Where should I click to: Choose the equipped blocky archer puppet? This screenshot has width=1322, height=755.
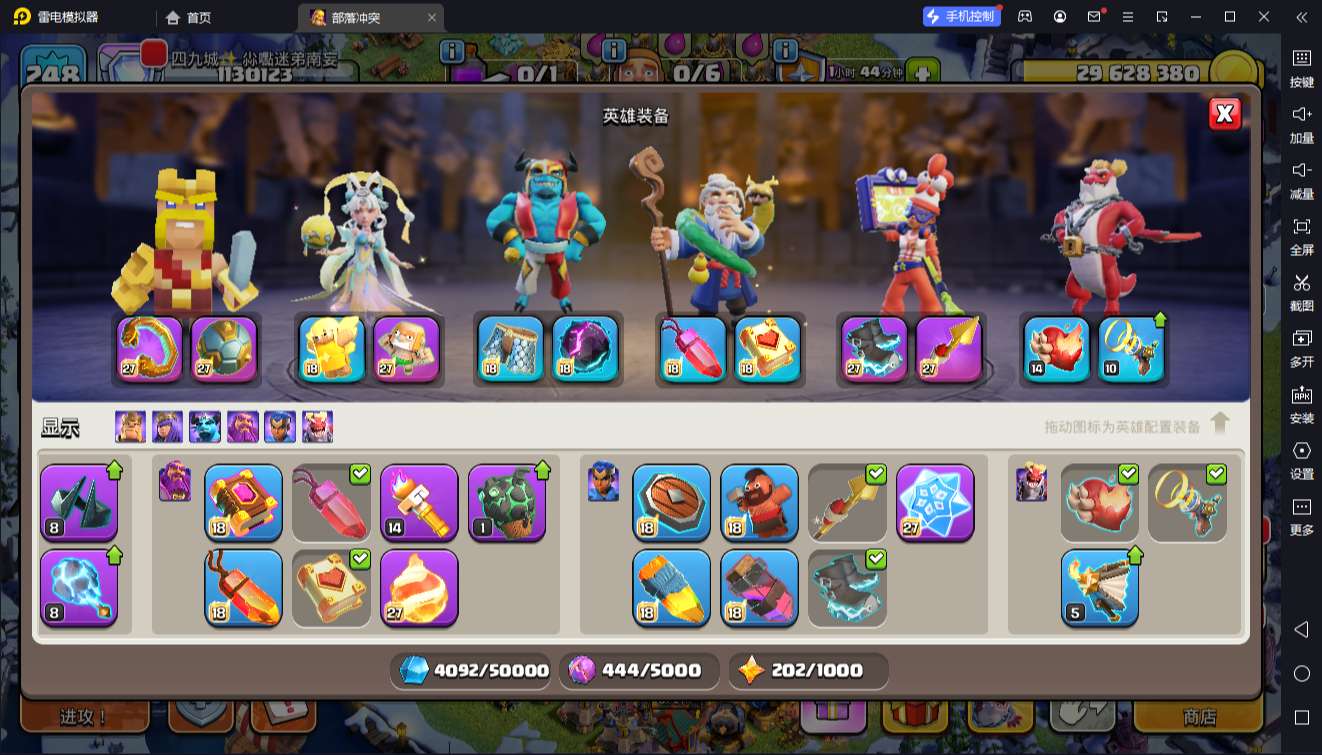(x=407, y=349)
